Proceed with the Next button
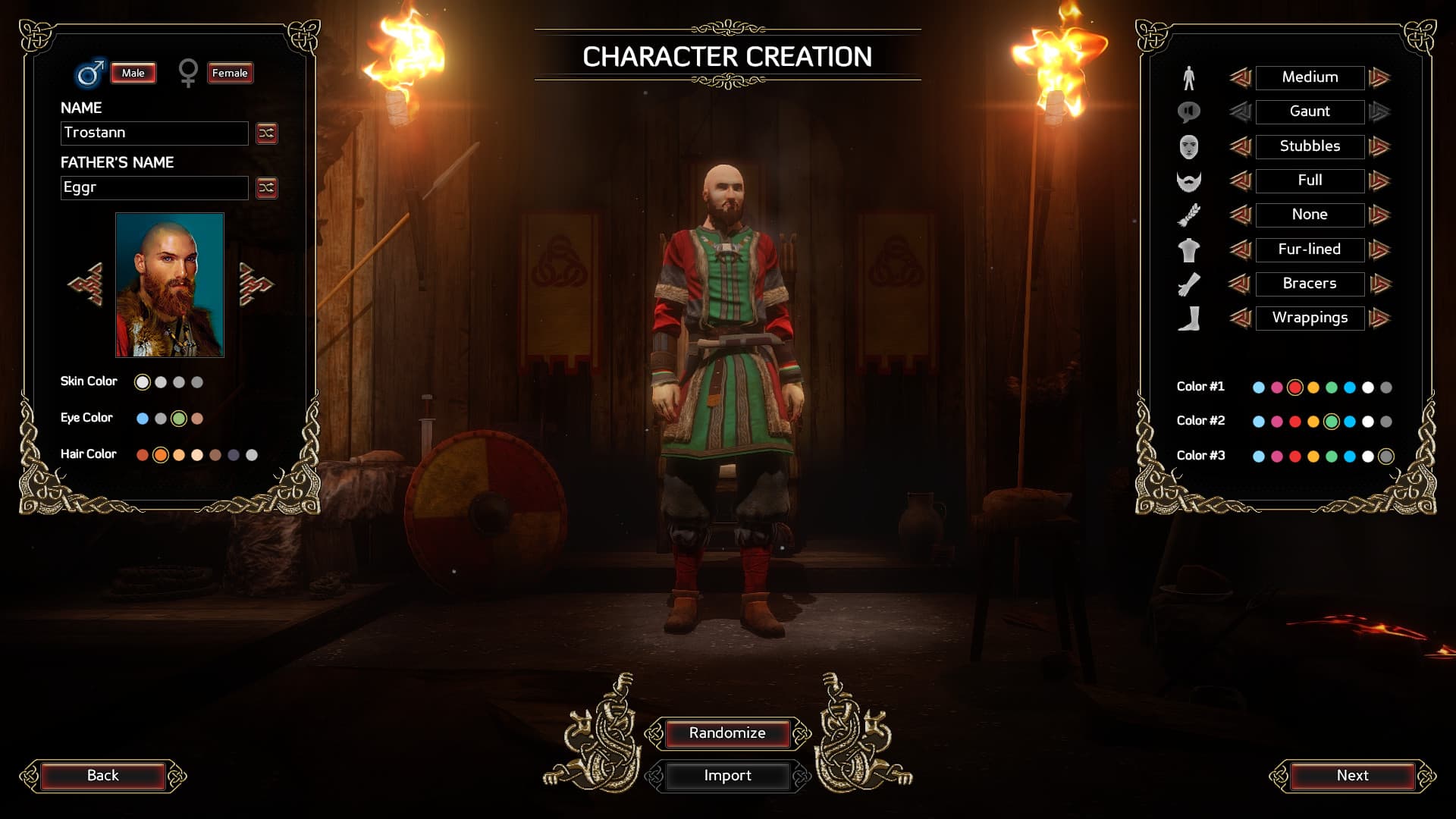The image size is (1456, 819). [x=1354, y=775]
